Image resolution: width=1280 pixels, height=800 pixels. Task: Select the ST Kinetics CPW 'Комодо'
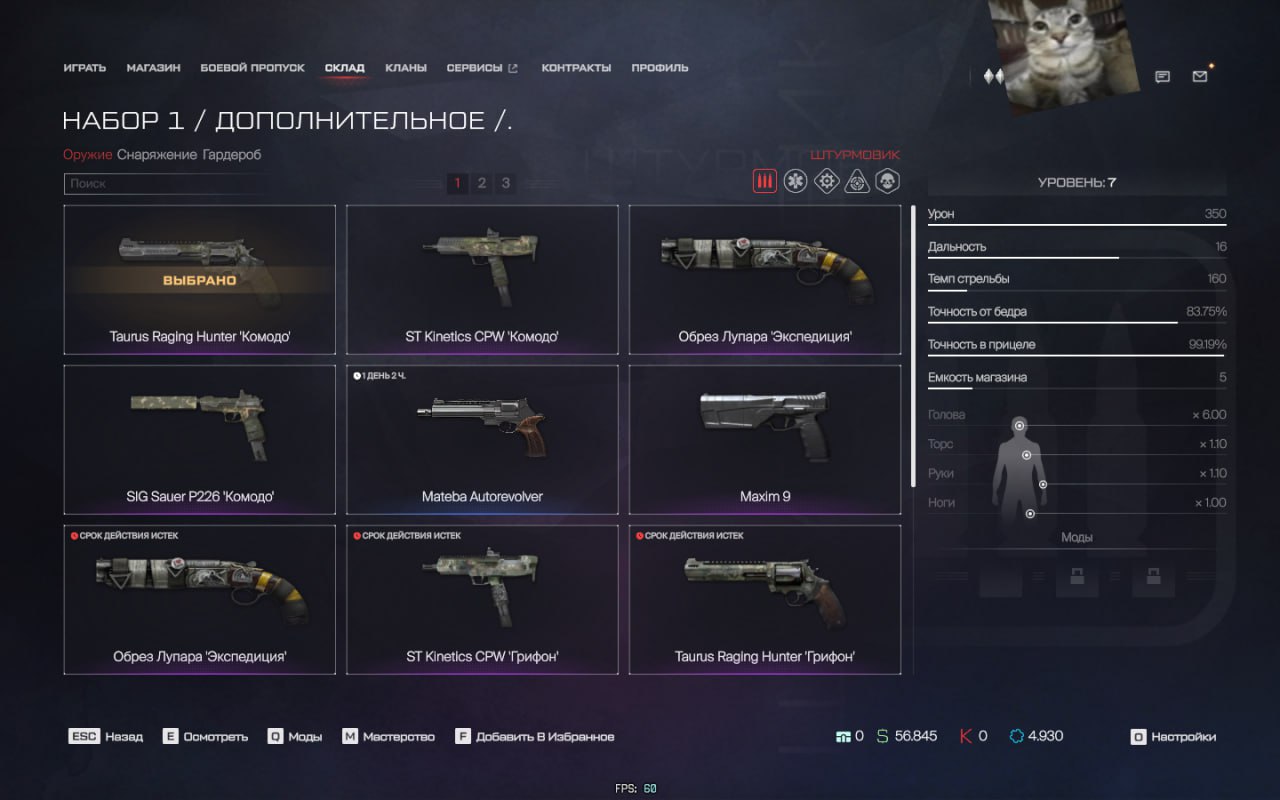click(x=482, y=279)
